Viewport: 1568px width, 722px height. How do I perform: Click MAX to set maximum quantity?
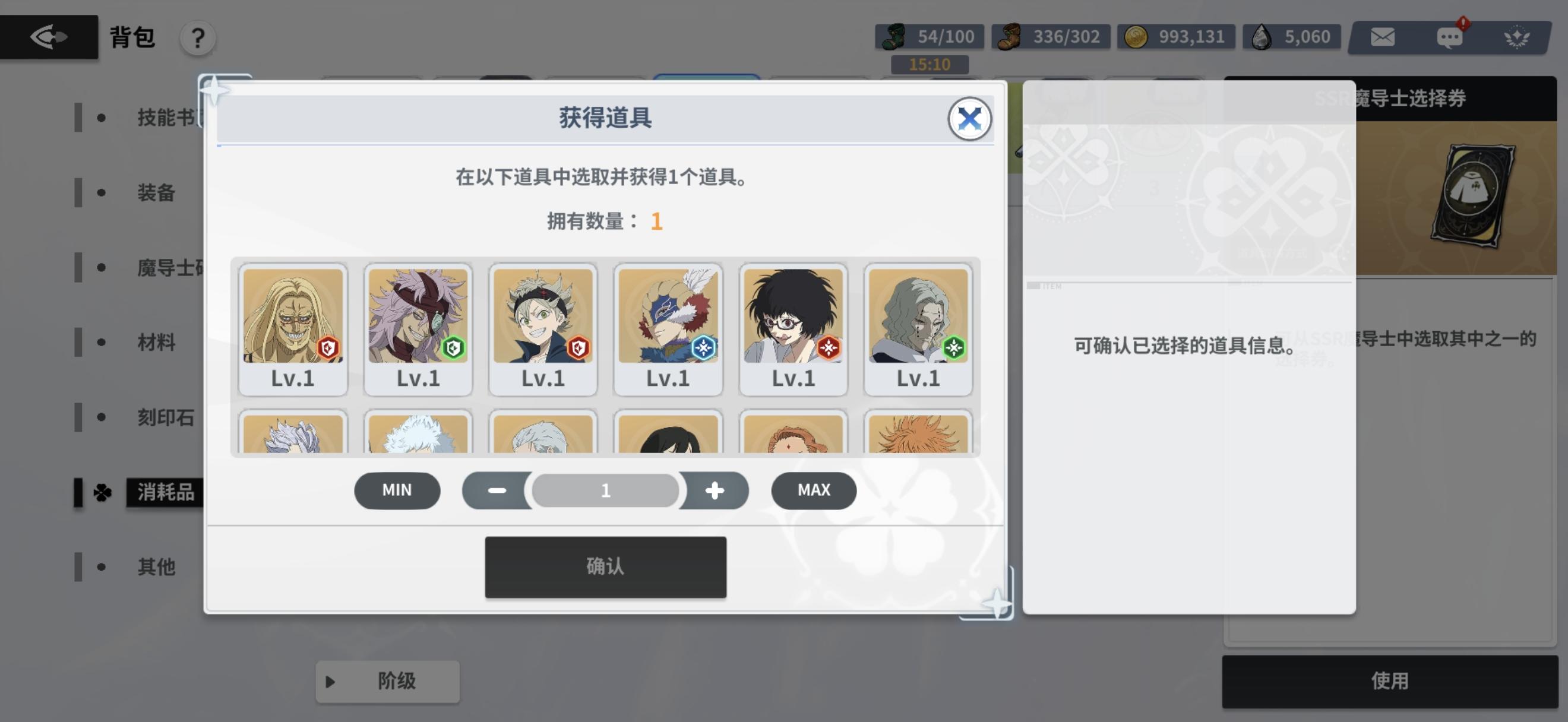pos(813,490)
